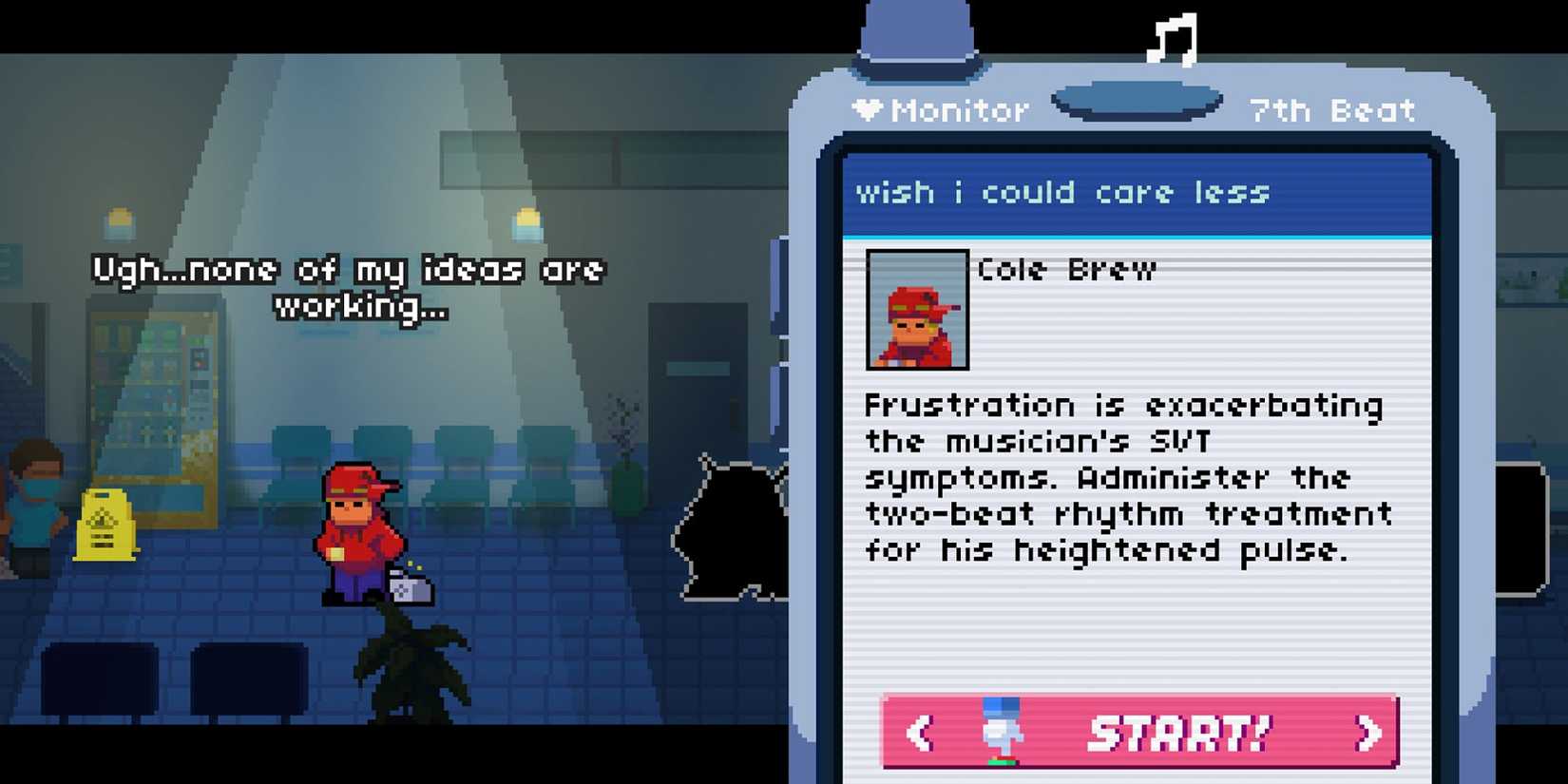Click the right arrow for the next level

1368,732
